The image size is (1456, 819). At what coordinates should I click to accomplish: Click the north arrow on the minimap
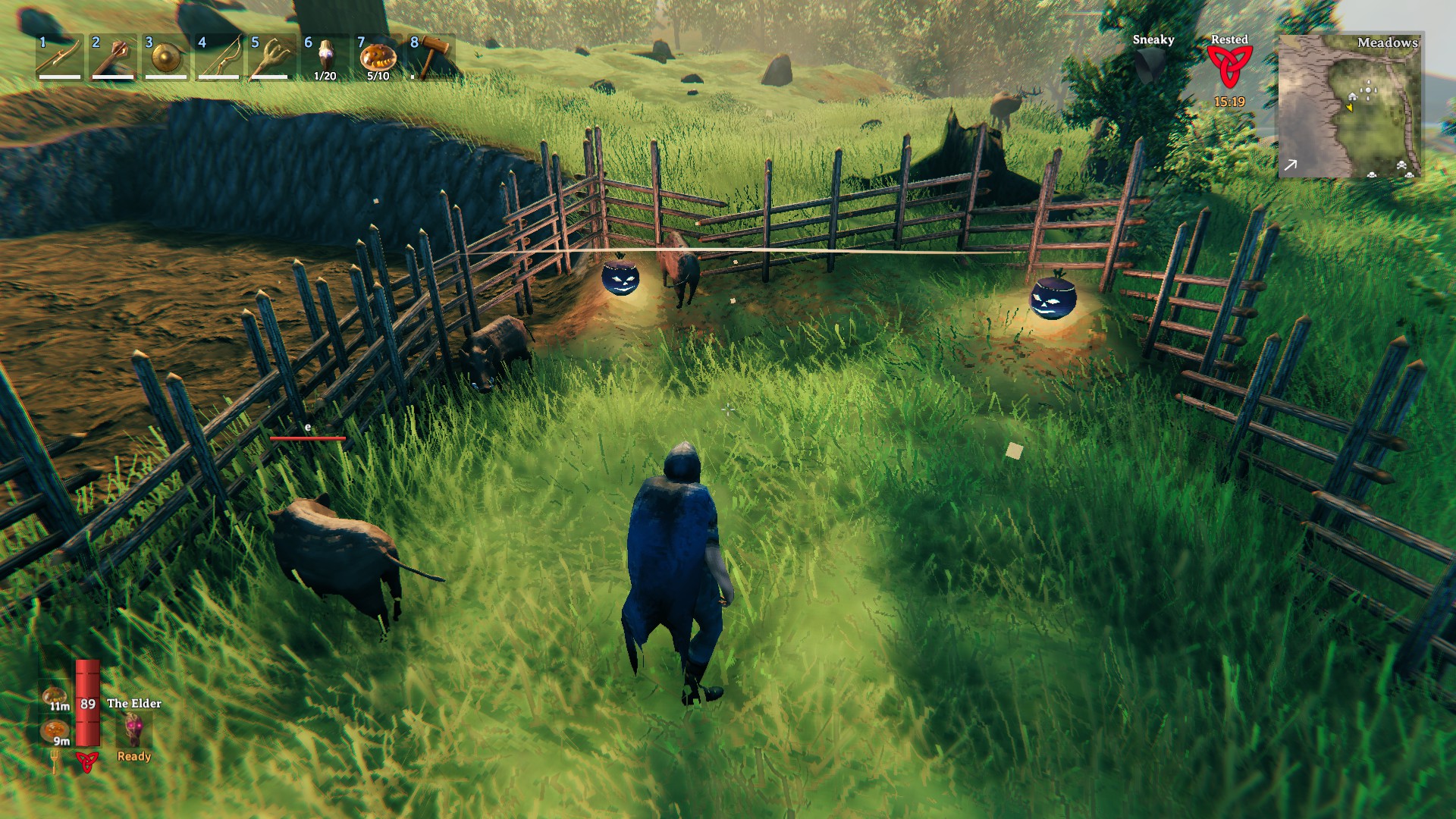(1291, 164)
